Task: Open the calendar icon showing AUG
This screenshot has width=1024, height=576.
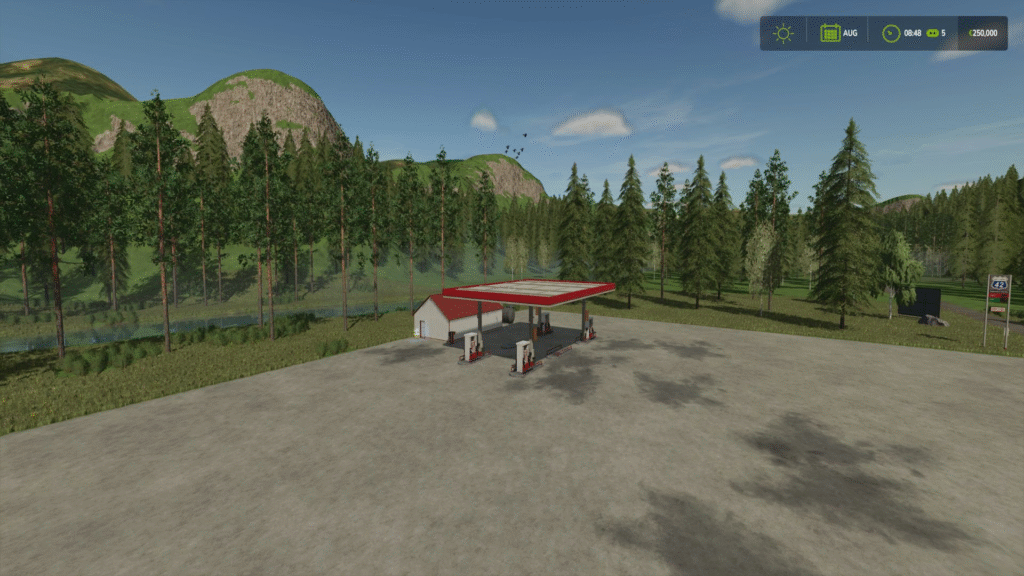Action: coord(830,33)
